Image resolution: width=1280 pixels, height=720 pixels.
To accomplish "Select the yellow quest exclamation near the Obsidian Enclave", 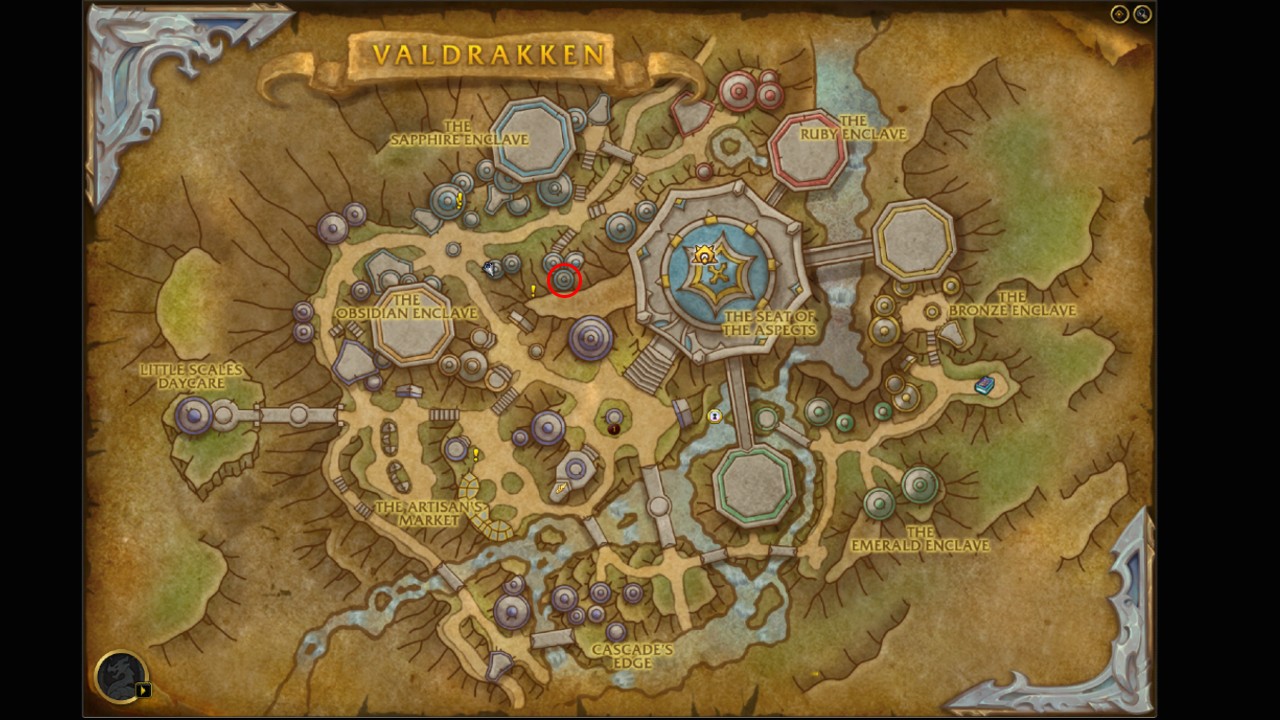I will pyautogui.click(x=533, y=290).
